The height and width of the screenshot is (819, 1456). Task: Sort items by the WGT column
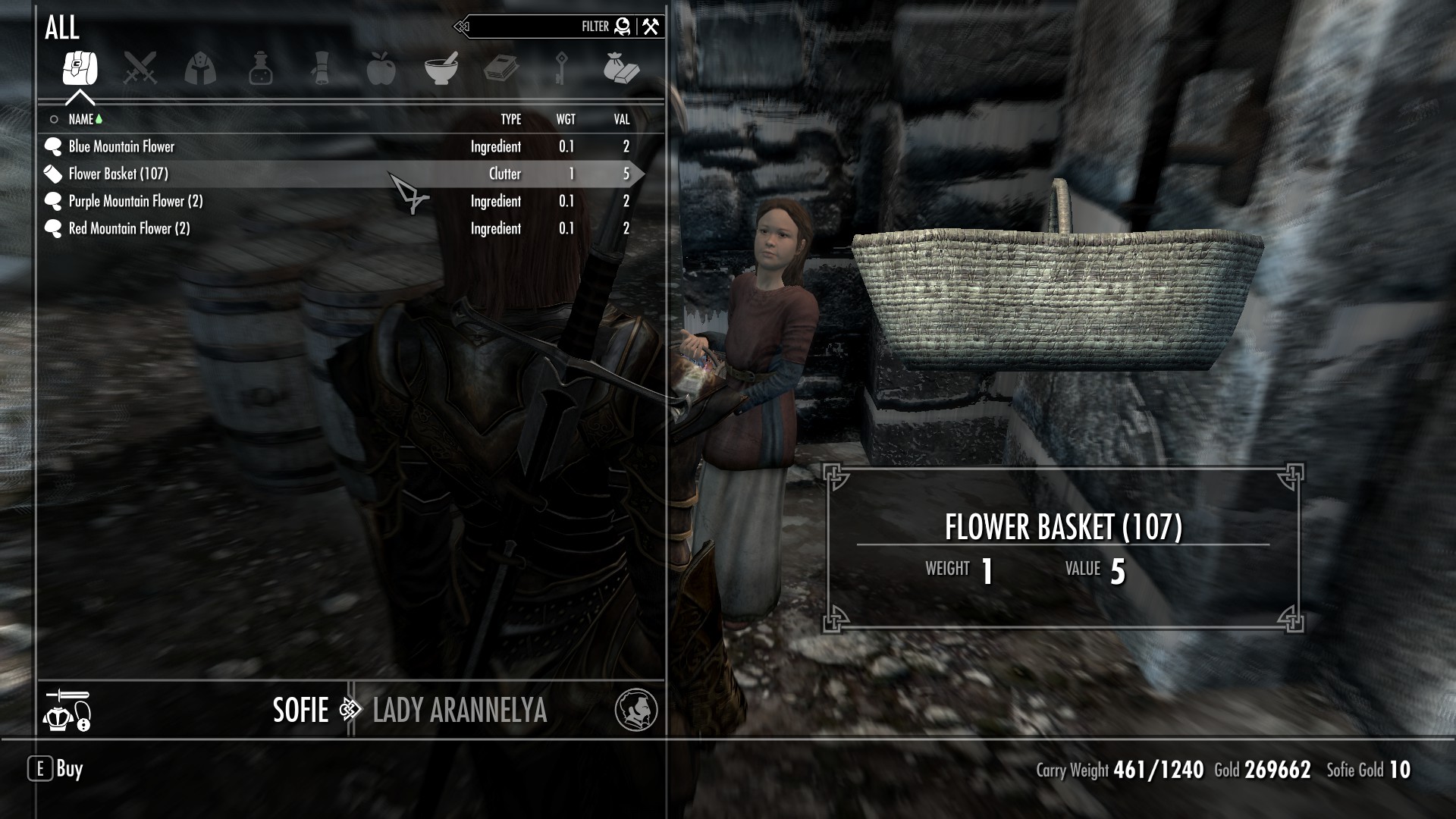(566, 119)
